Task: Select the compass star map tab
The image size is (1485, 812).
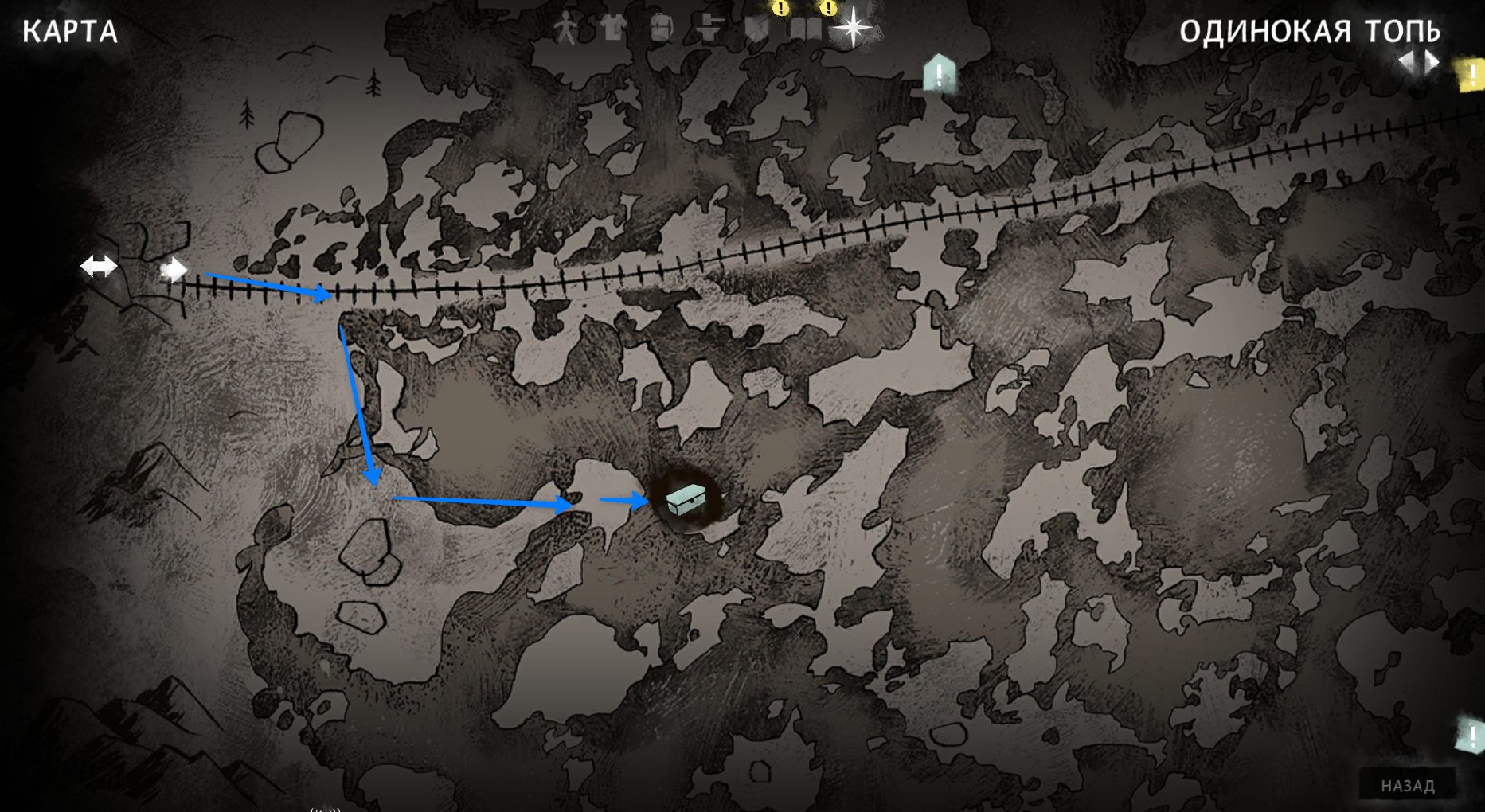Action: (x=852, y=28)
